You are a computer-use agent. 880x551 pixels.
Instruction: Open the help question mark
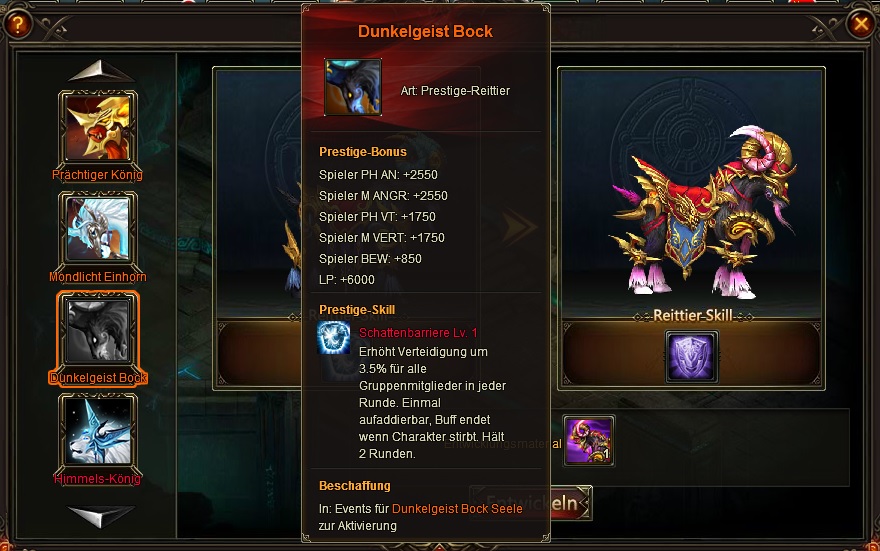tap(15, 25)
